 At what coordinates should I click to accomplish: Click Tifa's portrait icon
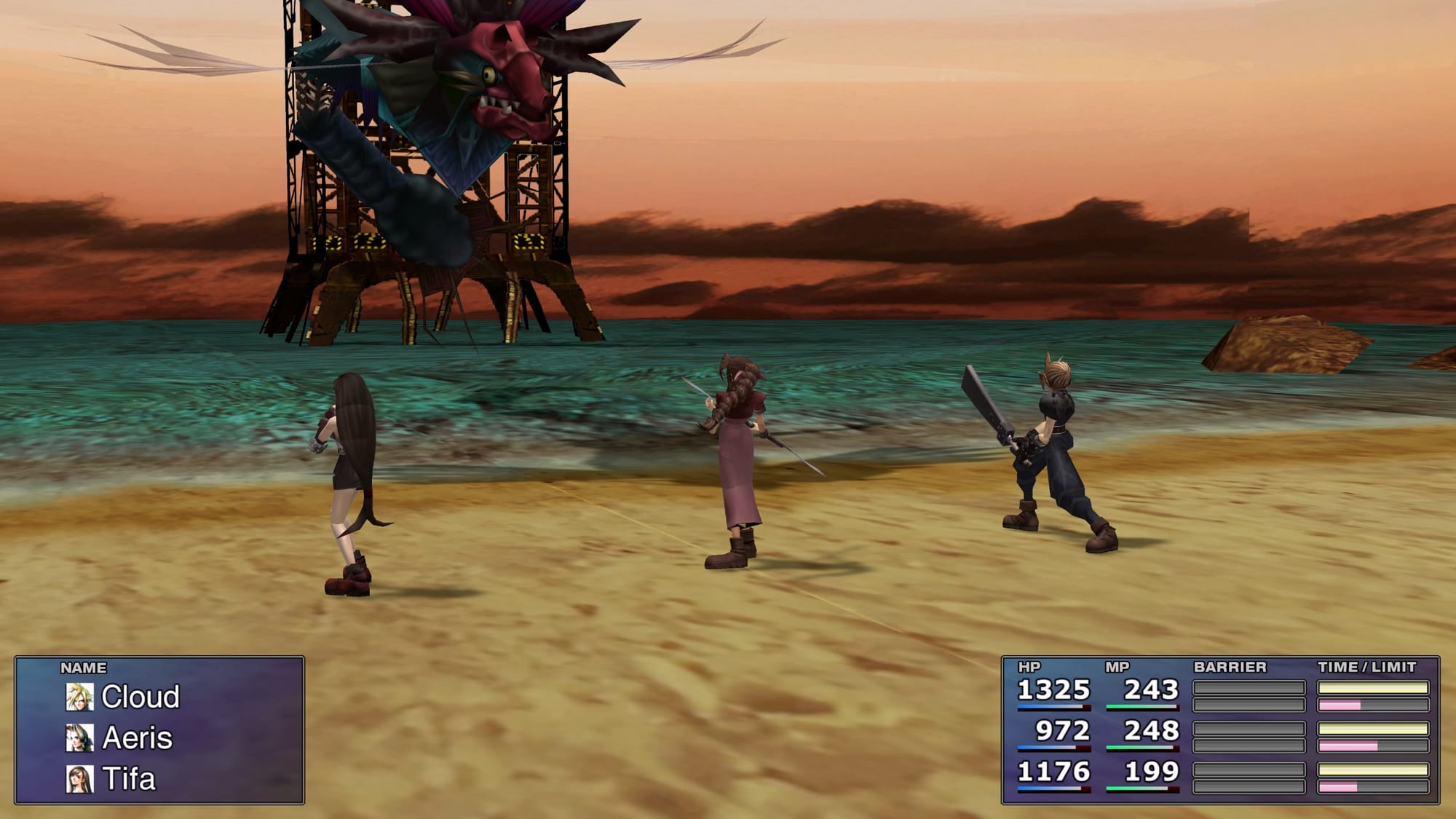80,779
